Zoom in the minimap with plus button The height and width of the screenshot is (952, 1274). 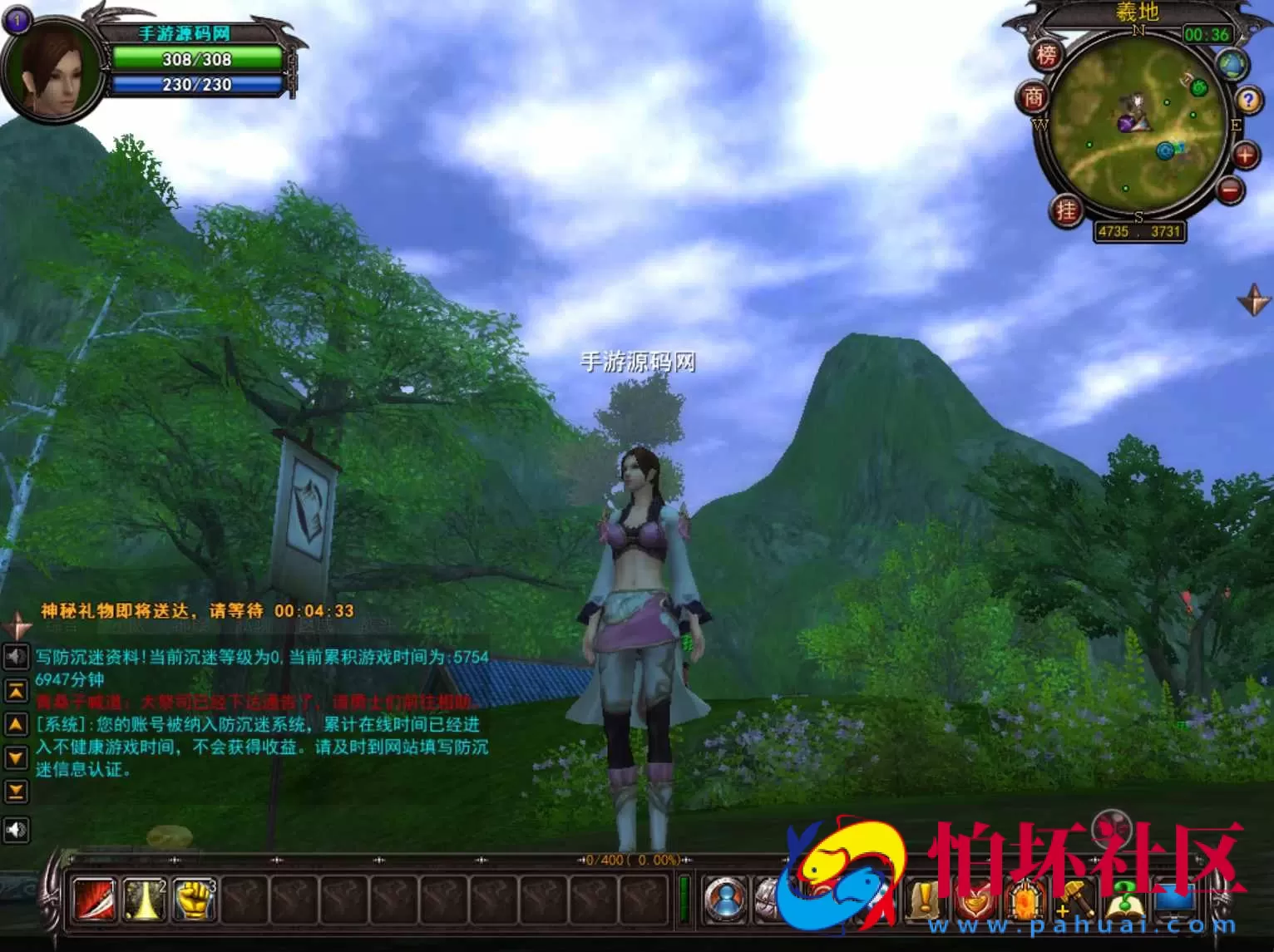(1245, 155)
